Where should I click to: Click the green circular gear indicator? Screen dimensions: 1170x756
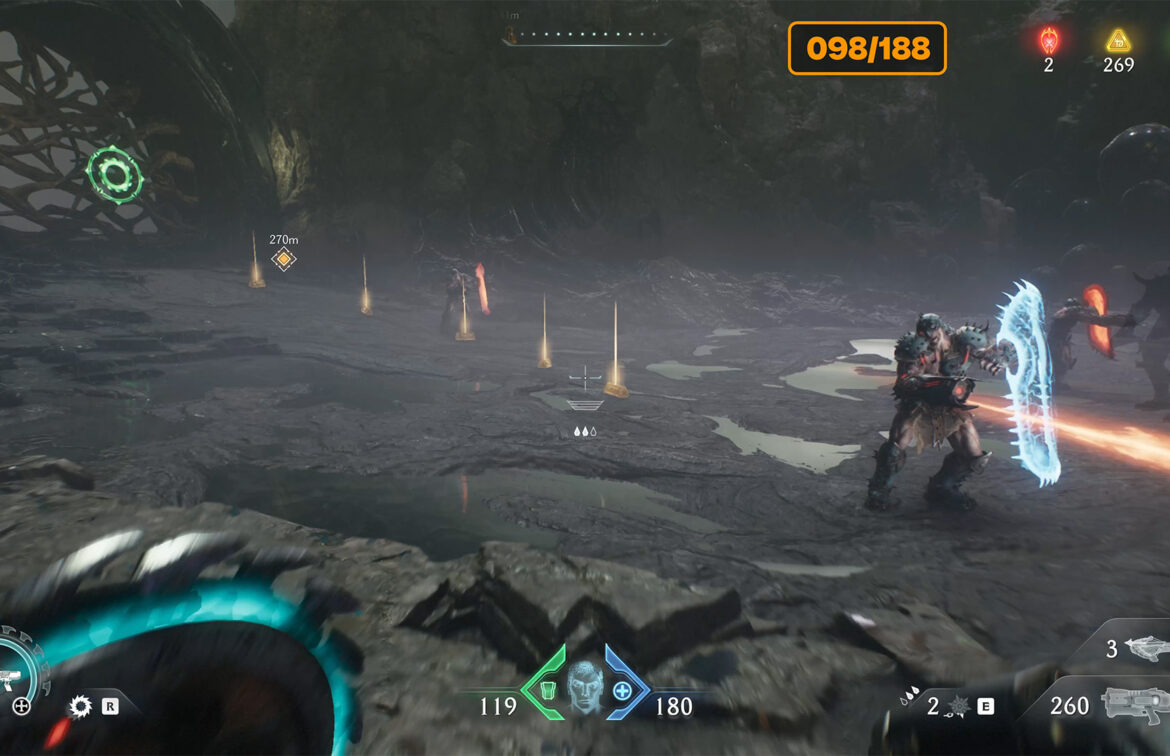tap(115, 176)
